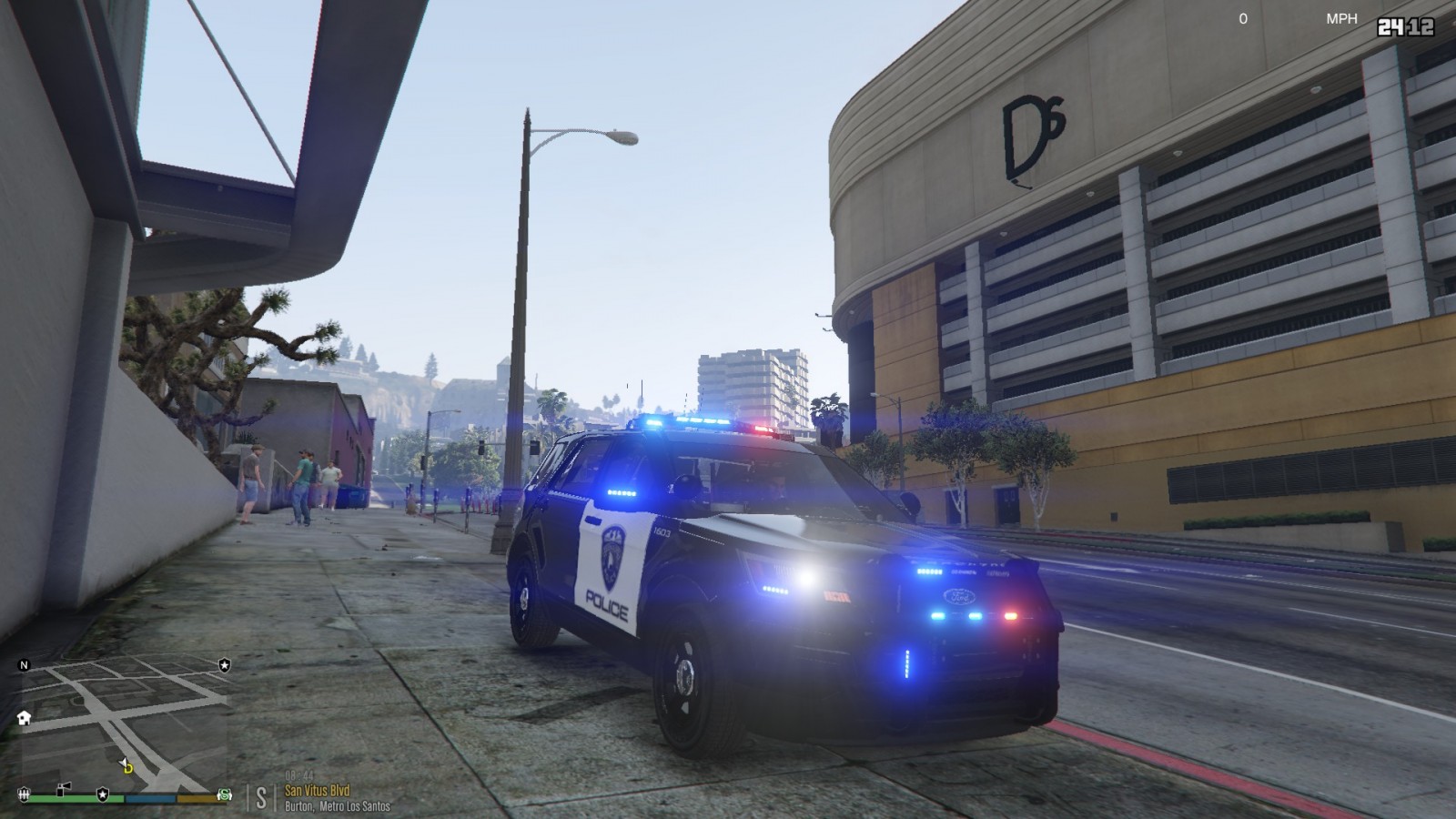Click the North indicator on the minimap

pyautogui.click(x=25, y=664)
